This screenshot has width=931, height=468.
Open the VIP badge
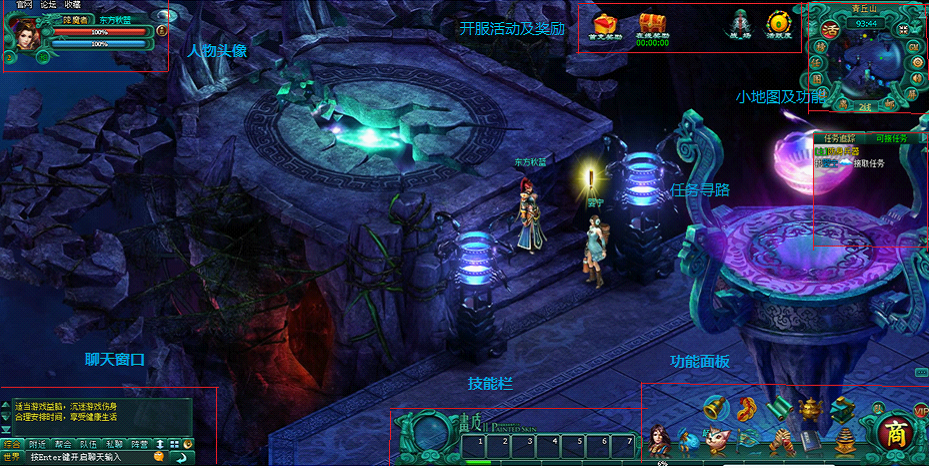[921, 411]
